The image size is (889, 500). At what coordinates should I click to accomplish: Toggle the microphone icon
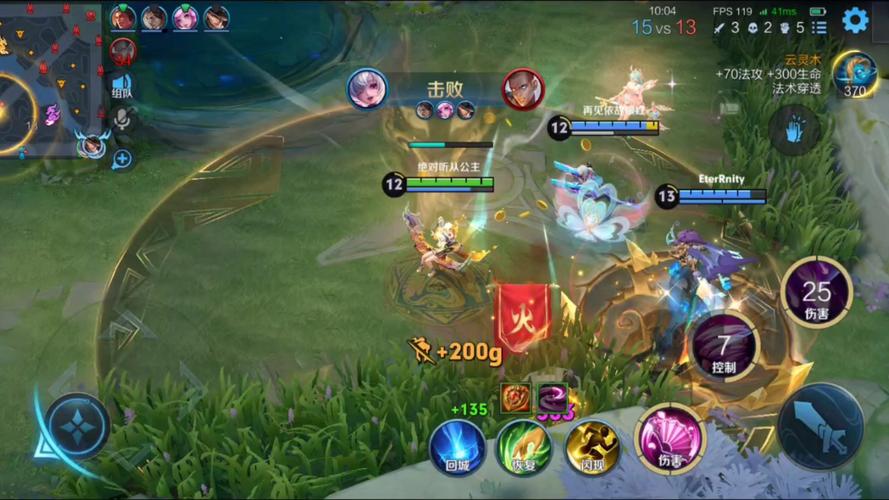click(x=122, y=120)
